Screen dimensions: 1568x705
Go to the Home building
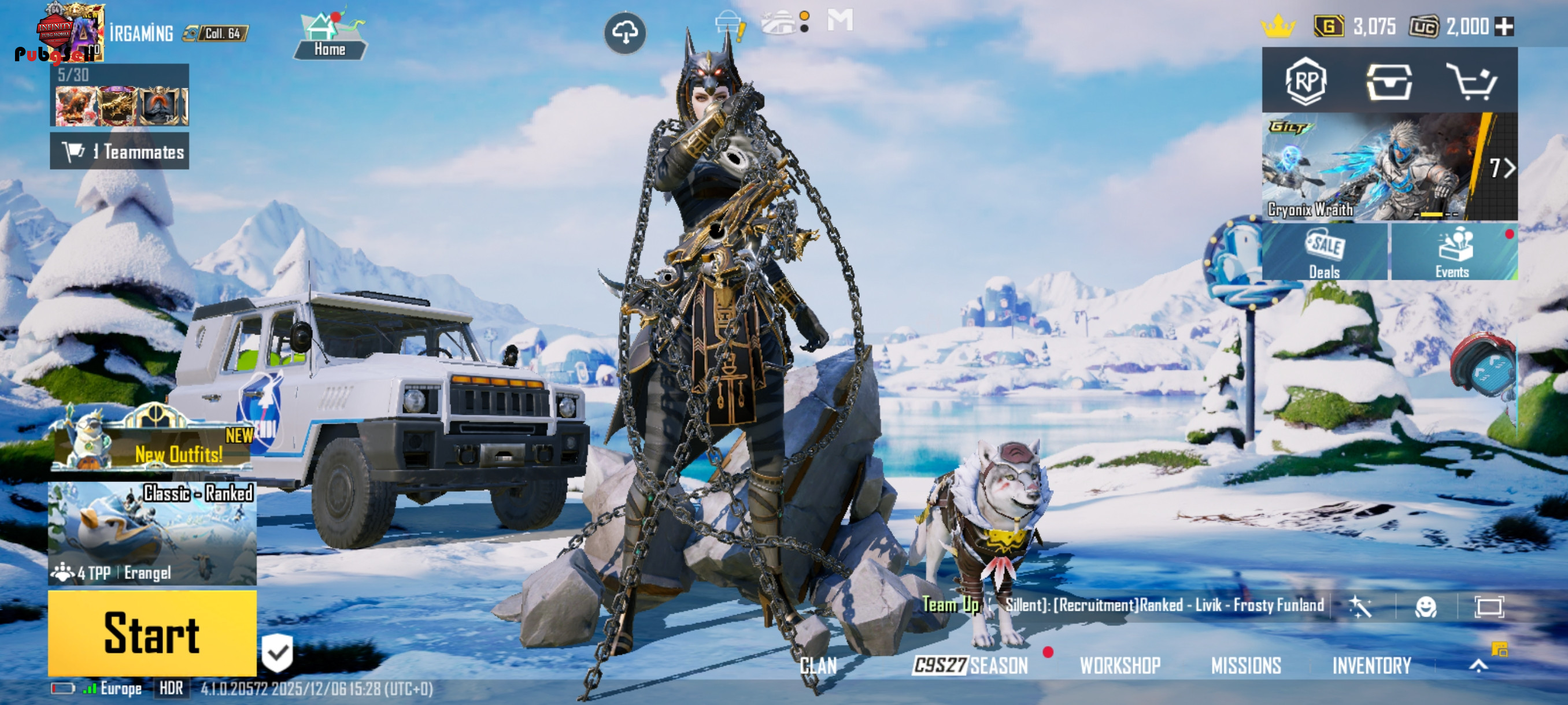pyautogui.click(x=330, y=38)
